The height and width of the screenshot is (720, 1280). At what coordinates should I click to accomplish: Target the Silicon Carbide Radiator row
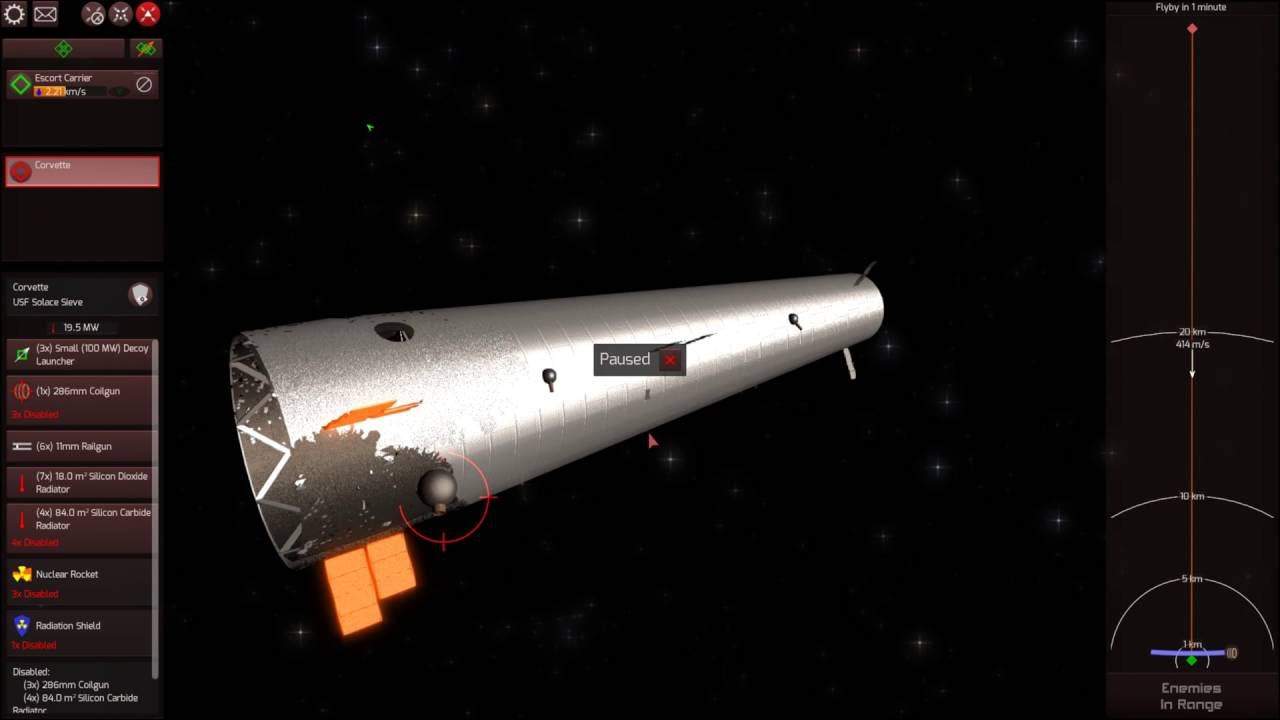(82, 520)
